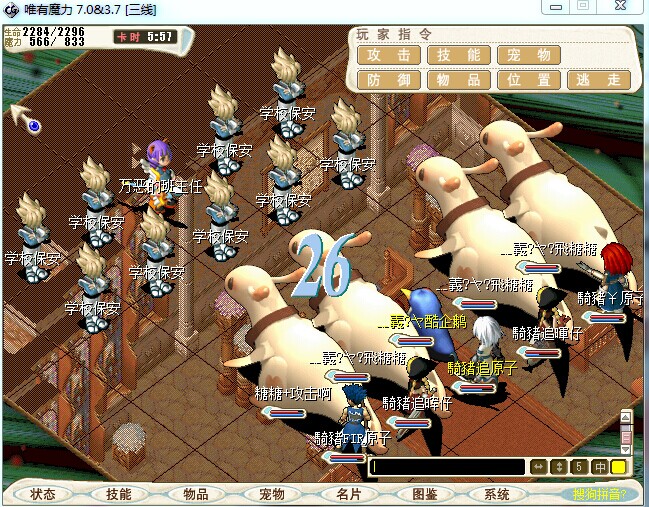Click the chat line count button showing 5
The height and width of the screenshot is (507, 649).
pyautogui.click(x=579, y=467)
